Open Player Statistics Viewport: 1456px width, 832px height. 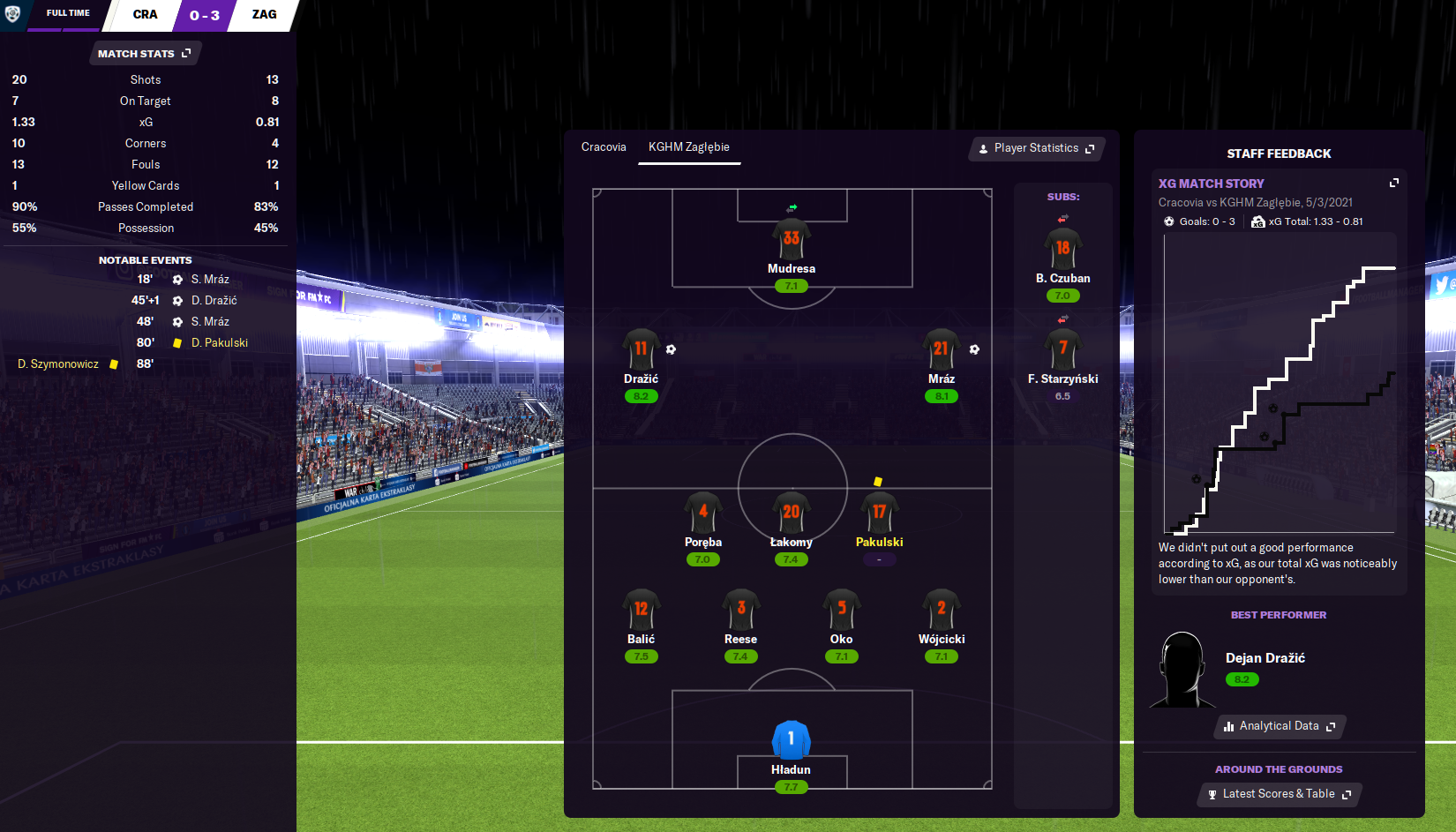coord(1036,148)
